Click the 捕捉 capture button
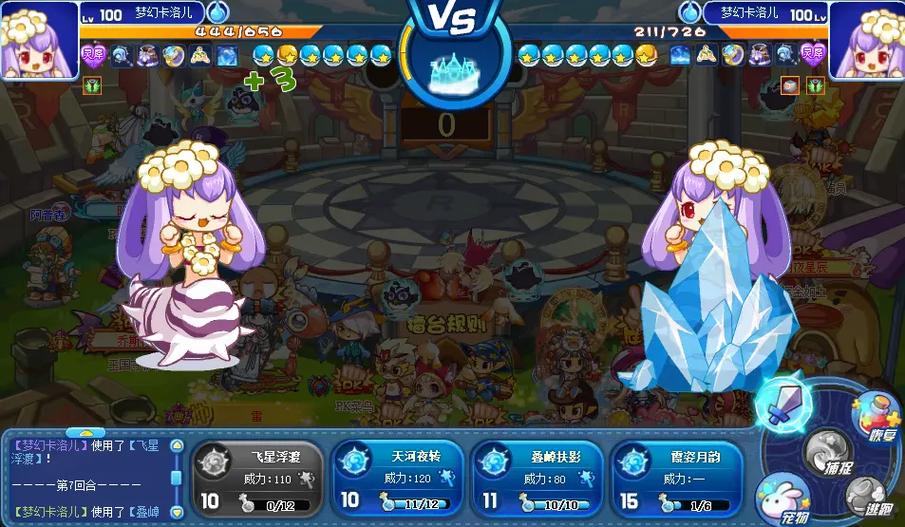 pyautogui.click(x=829, y=453)
